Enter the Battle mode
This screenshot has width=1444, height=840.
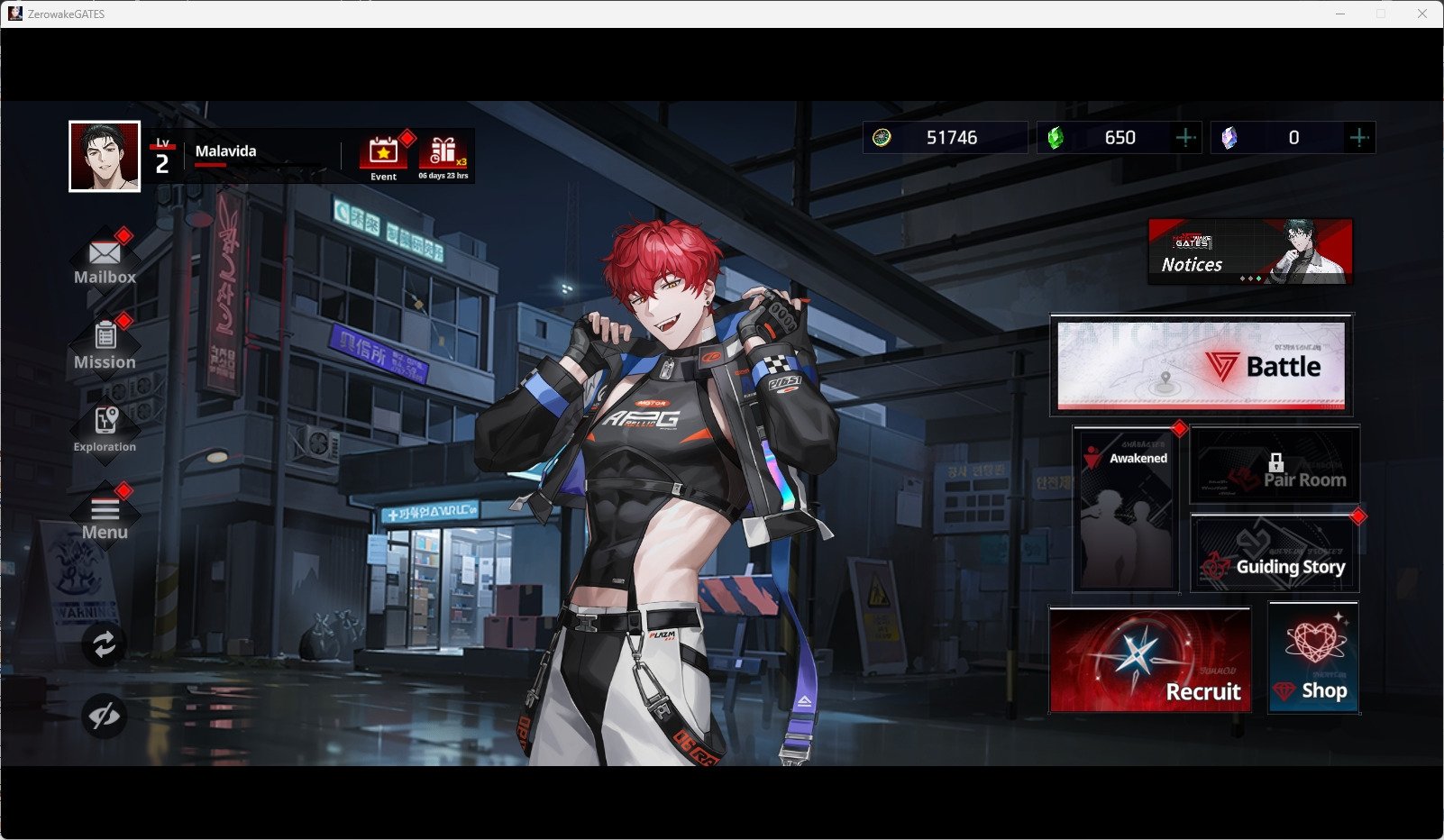[x=1201, y=365]
